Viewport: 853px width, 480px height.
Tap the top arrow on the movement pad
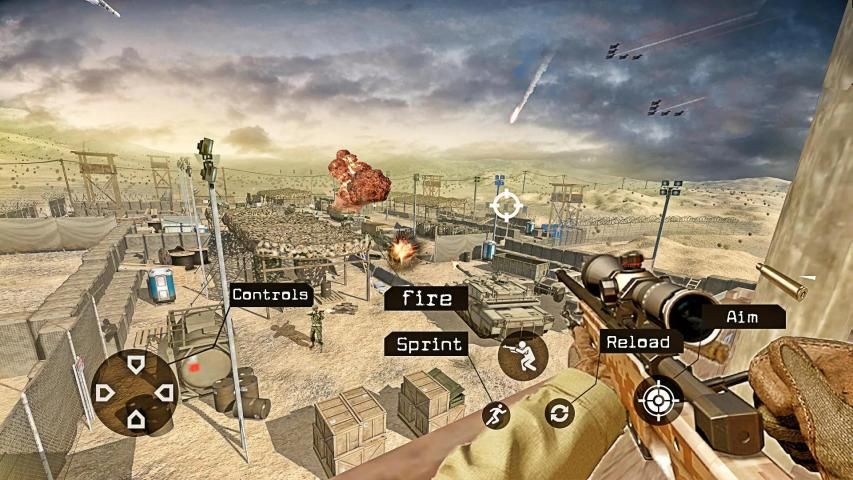(x=136, y=364)
